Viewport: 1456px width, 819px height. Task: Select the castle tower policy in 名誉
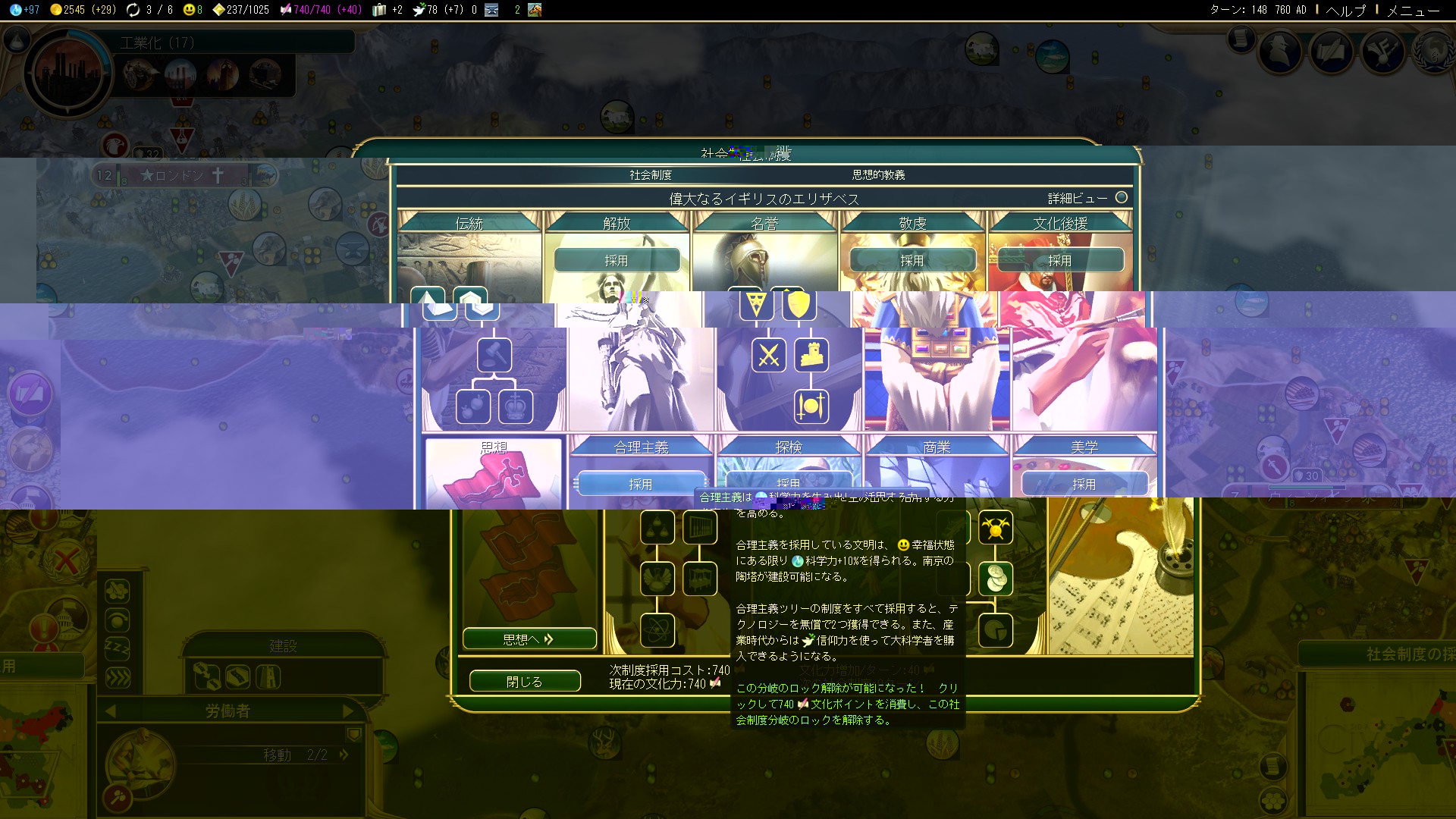click(x=811, y=356)
